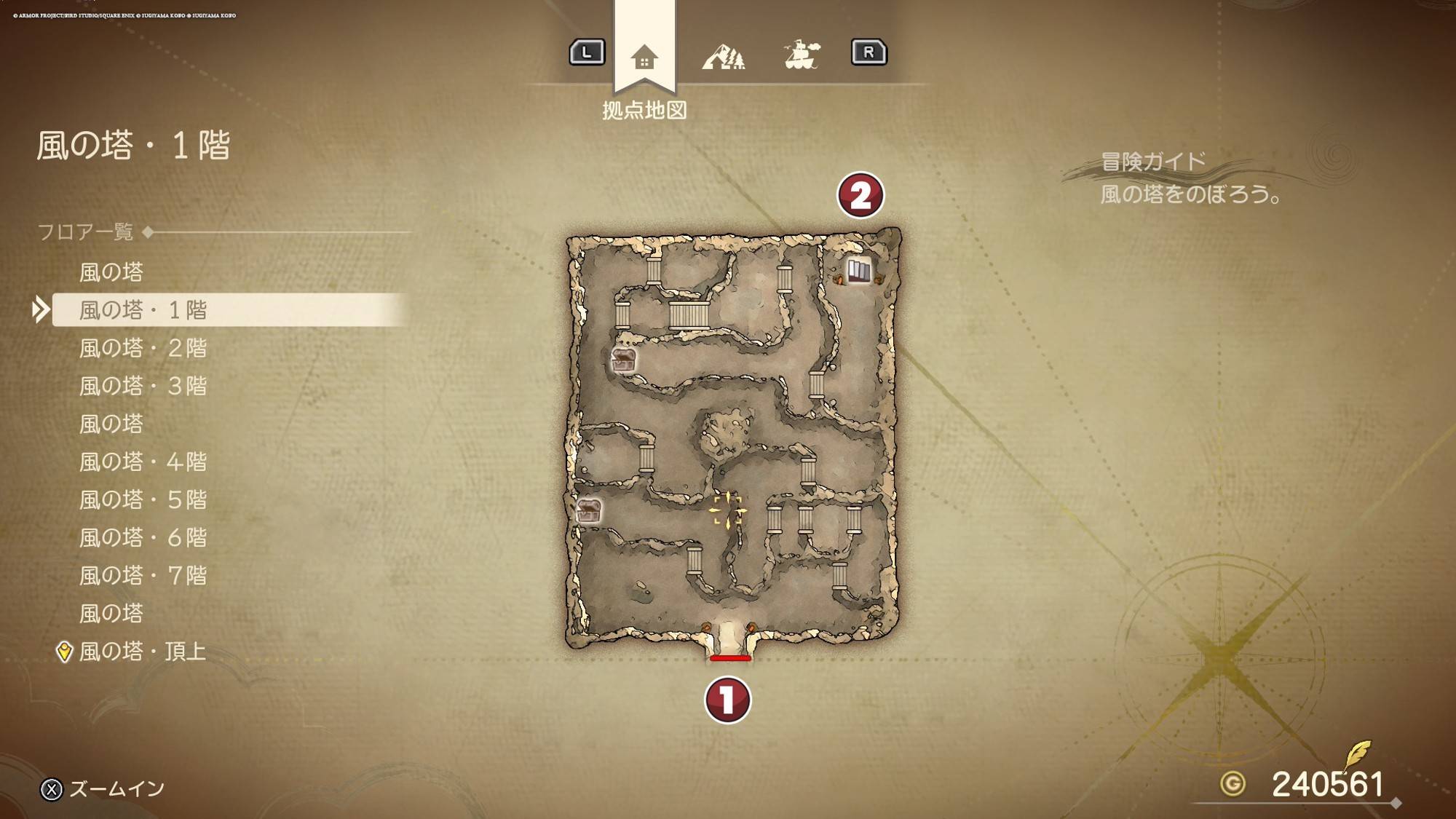The width and height of the screenshot is (1456, 819).
Task: Switch to floor 風の塔・6階
Action: (143, 537)
